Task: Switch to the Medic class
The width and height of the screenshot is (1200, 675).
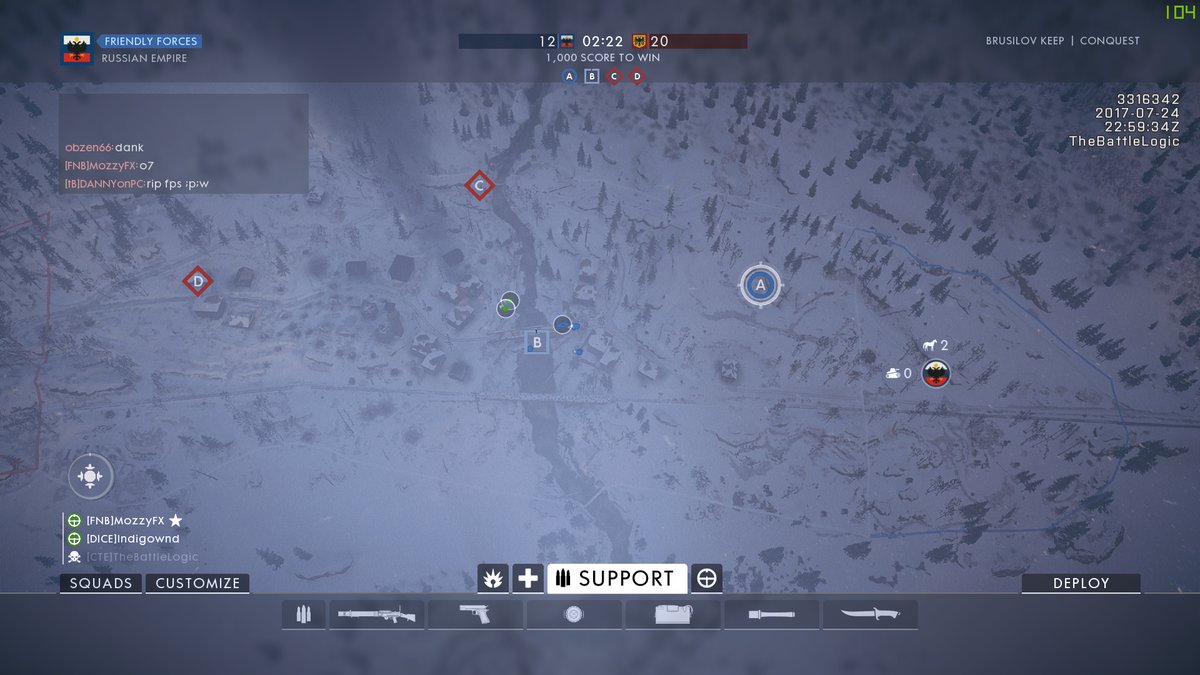Action: pos(528,578)
